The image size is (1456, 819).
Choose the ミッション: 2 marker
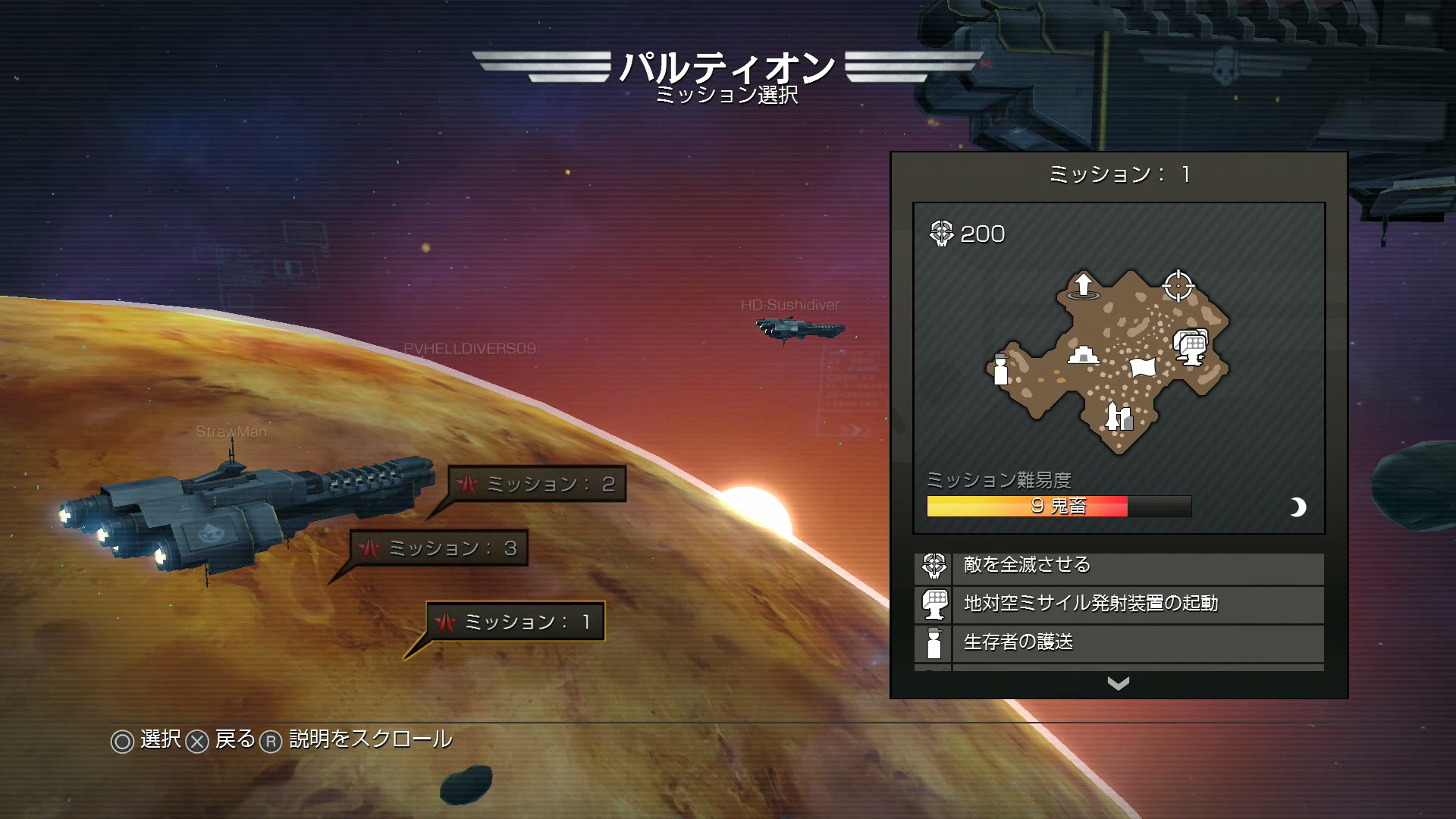pyautogui.click(x=538, y=484)
